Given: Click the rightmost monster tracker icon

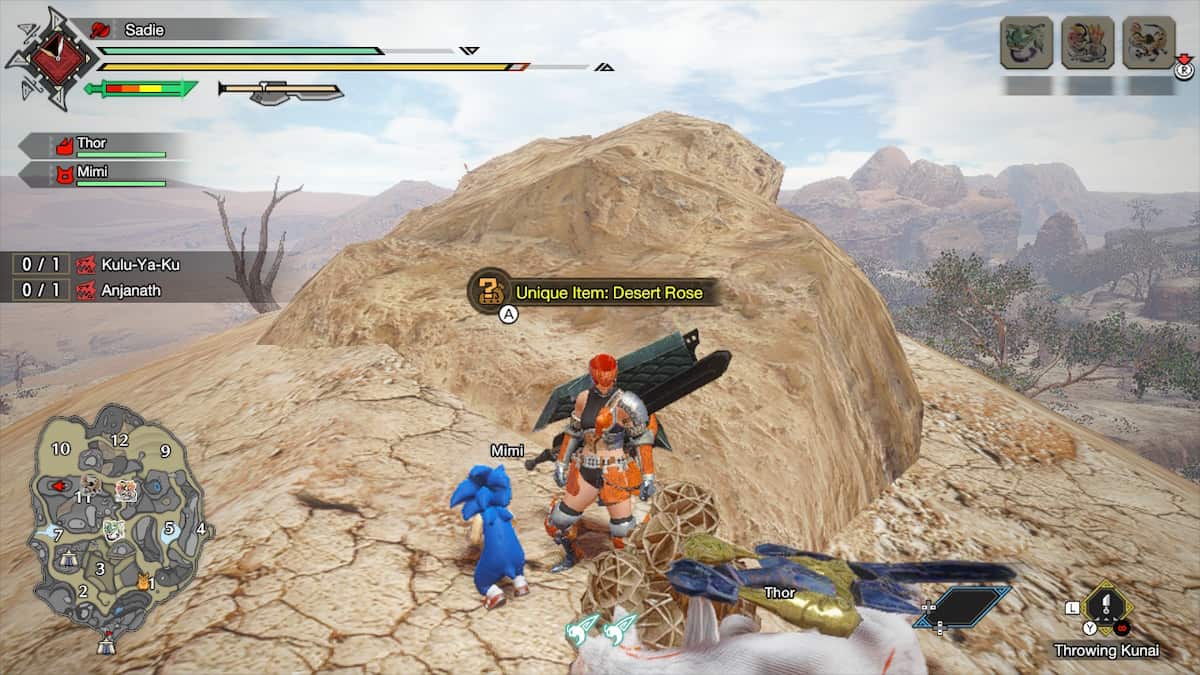Looking at the screenshot, I should [x=1148, y=43].
